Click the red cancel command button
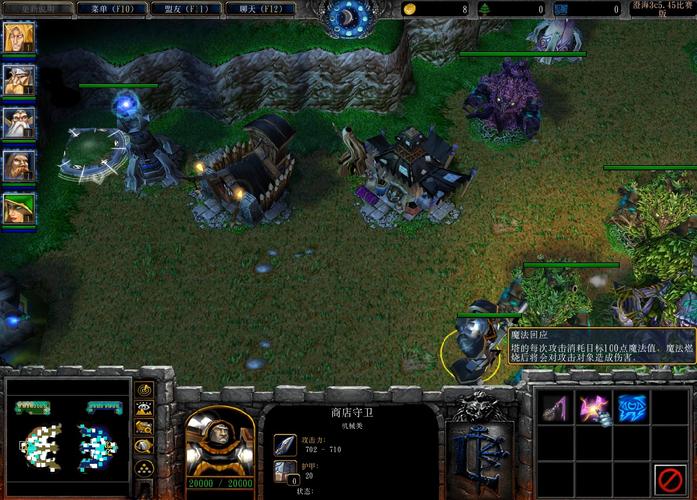Viewport: 697px width, 500px height. click(x=670, y=479)
